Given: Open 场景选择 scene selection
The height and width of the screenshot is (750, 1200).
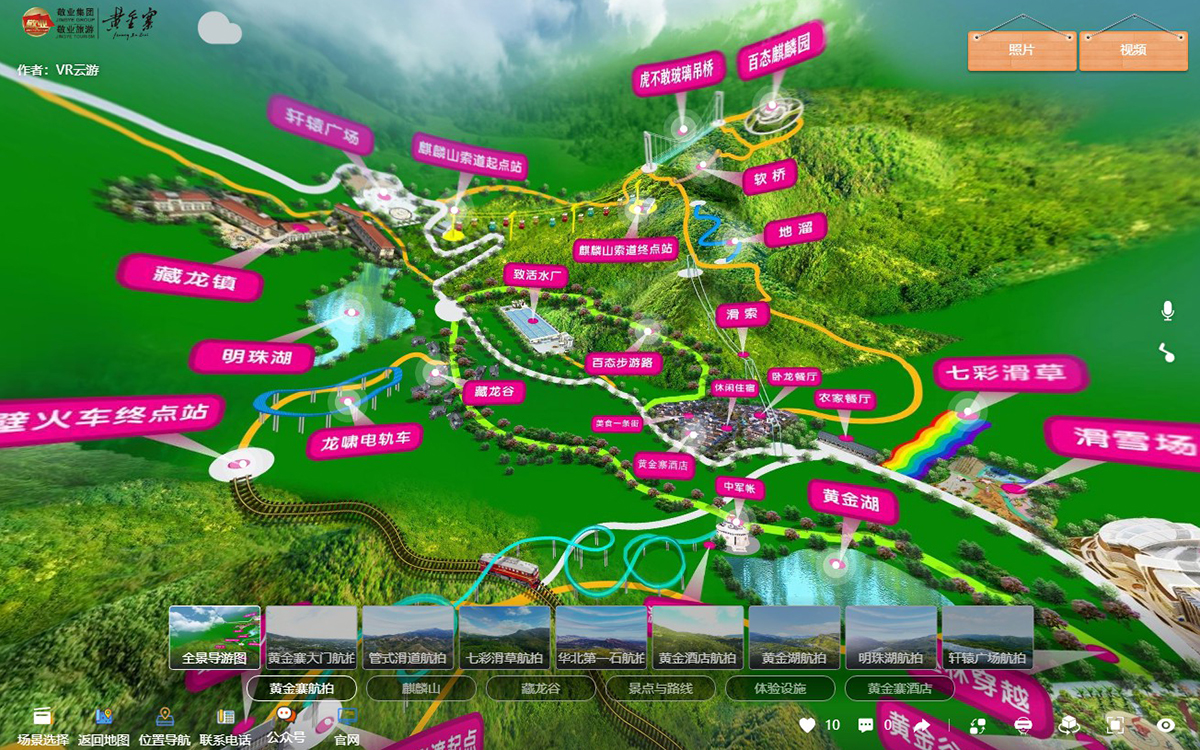Looking at the screenshot, I should click(43, 725).
